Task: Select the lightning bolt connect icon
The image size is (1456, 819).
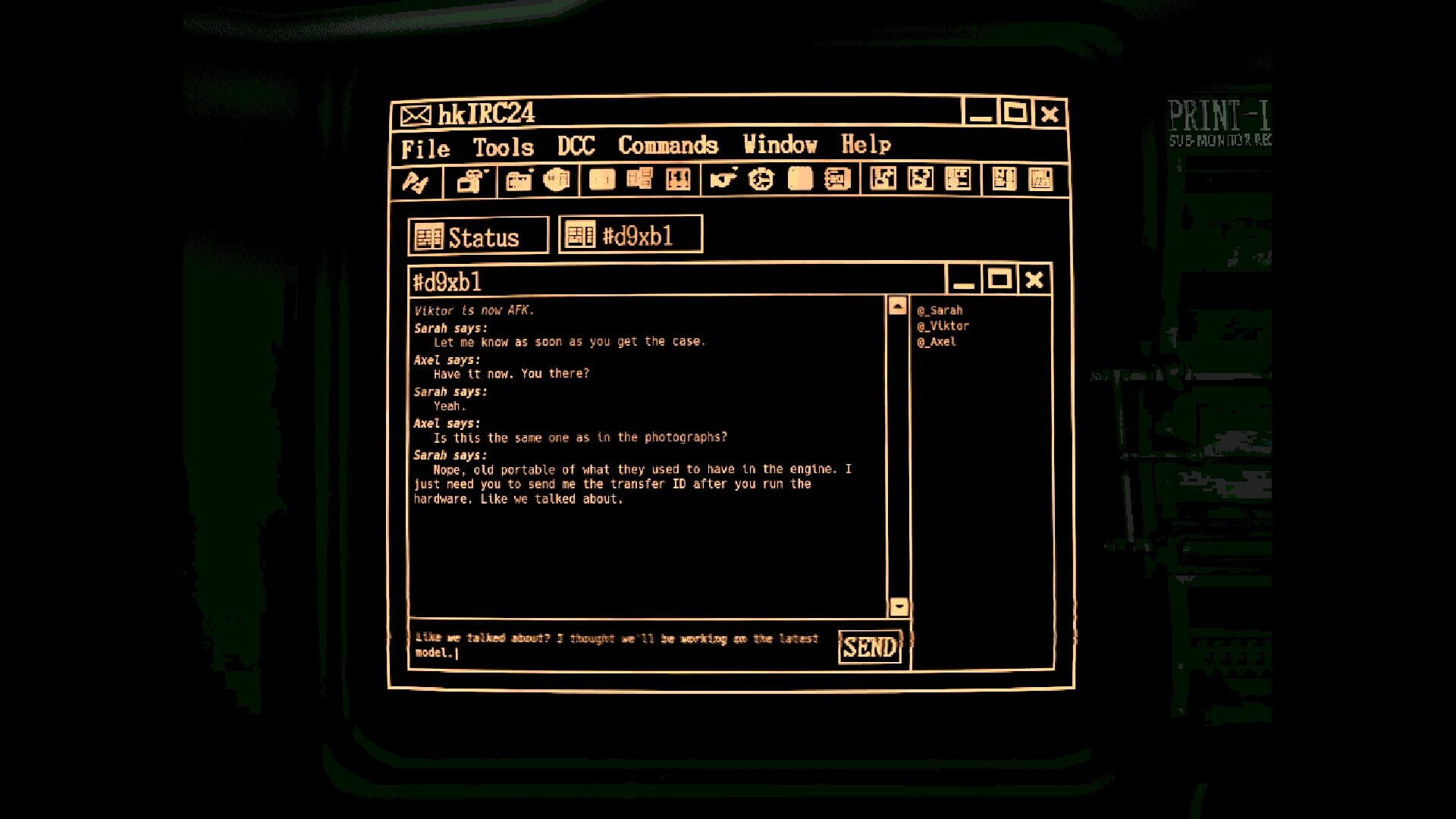Action: coord(417,180)
